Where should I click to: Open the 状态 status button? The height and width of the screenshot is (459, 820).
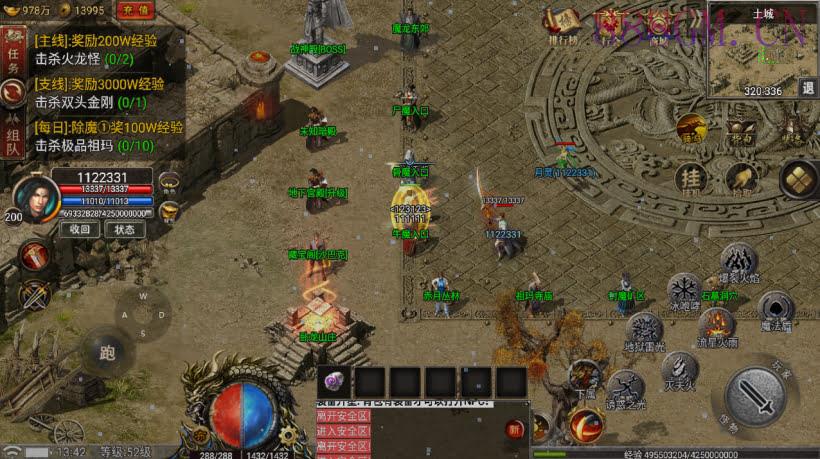point(124,229)
